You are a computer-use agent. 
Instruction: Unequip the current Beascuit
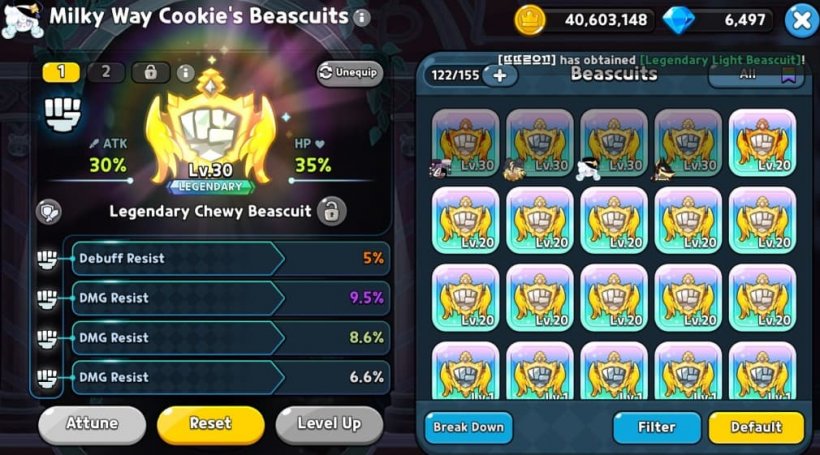pos(350,73)
